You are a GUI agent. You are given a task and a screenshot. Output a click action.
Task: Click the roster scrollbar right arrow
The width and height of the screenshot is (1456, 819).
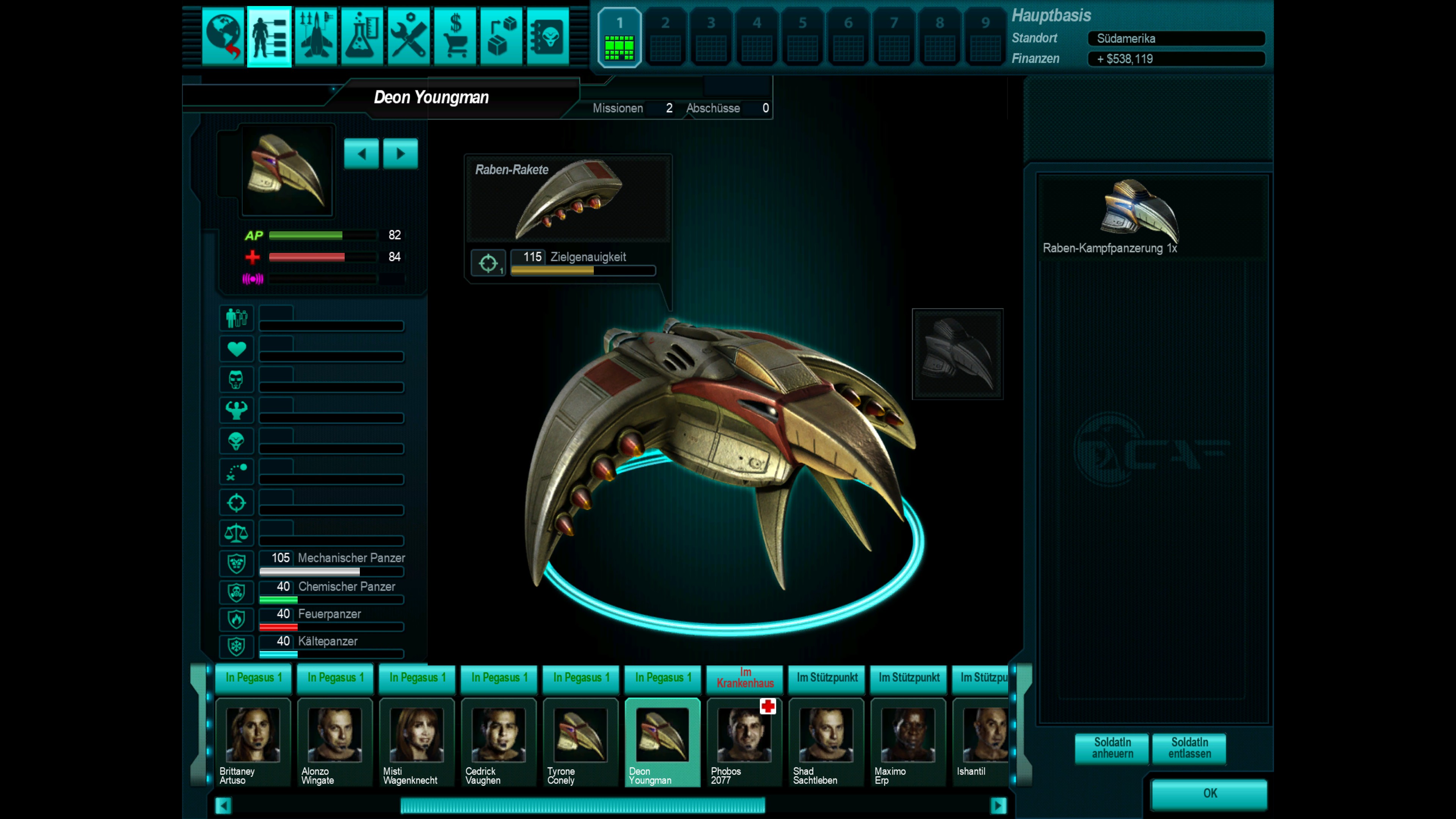998,805
